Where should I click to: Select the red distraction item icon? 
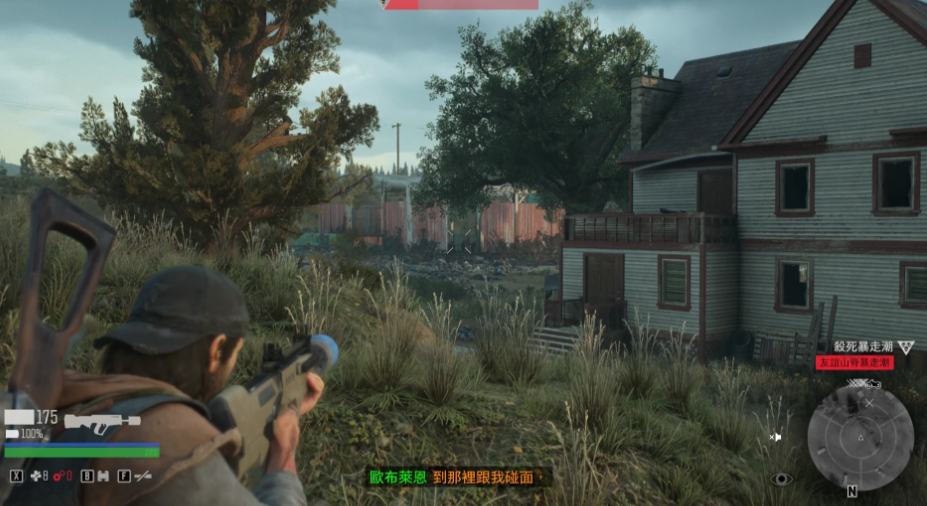pyautogui.click(x=60, y=476)
